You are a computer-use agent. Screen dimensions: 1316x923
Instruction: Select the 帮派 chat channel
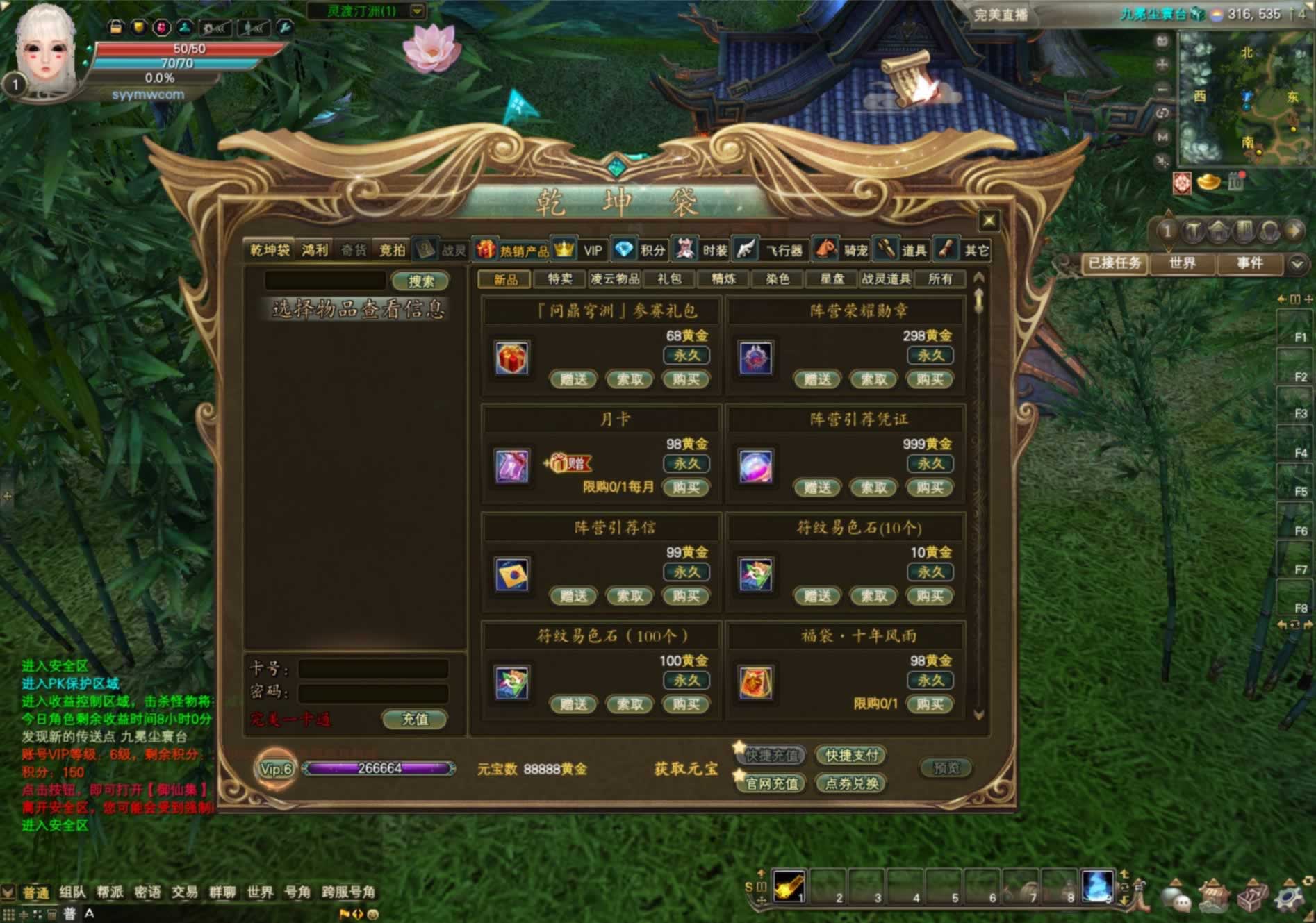[110, 892]
